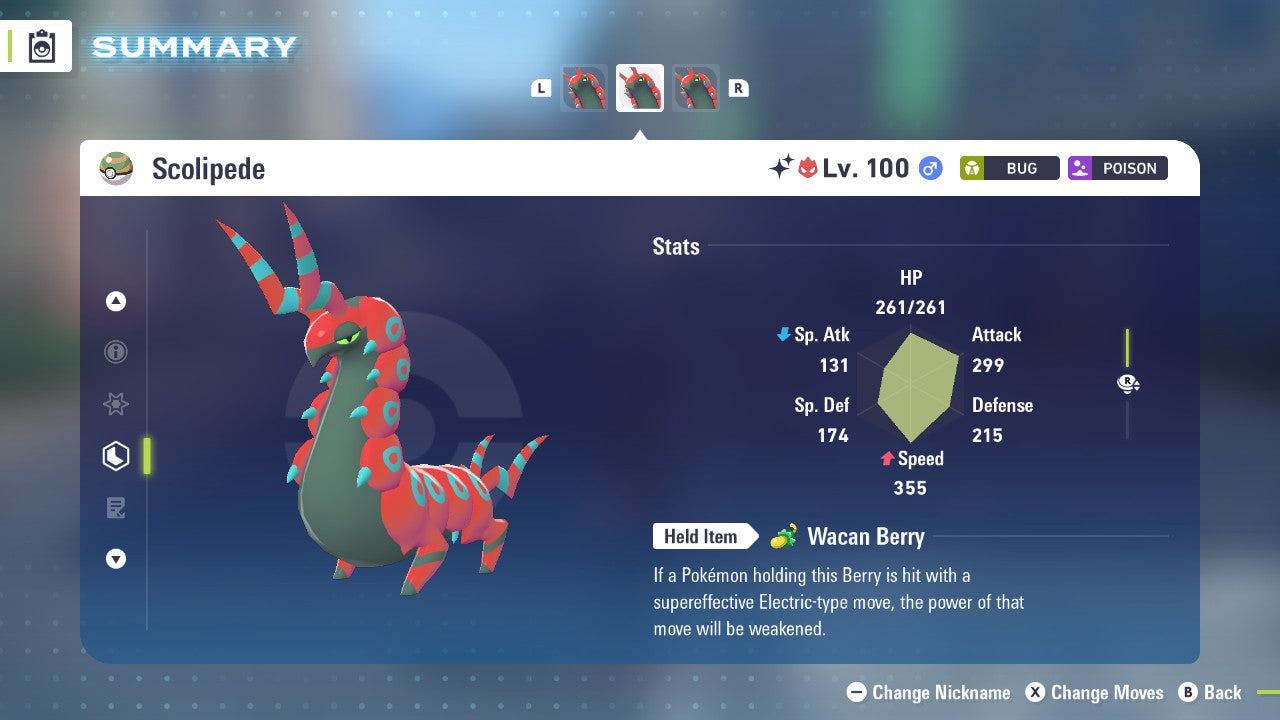Select the male gender symbol icon
The height and width of the screenshot is (720, 1280).
[930, 168]
